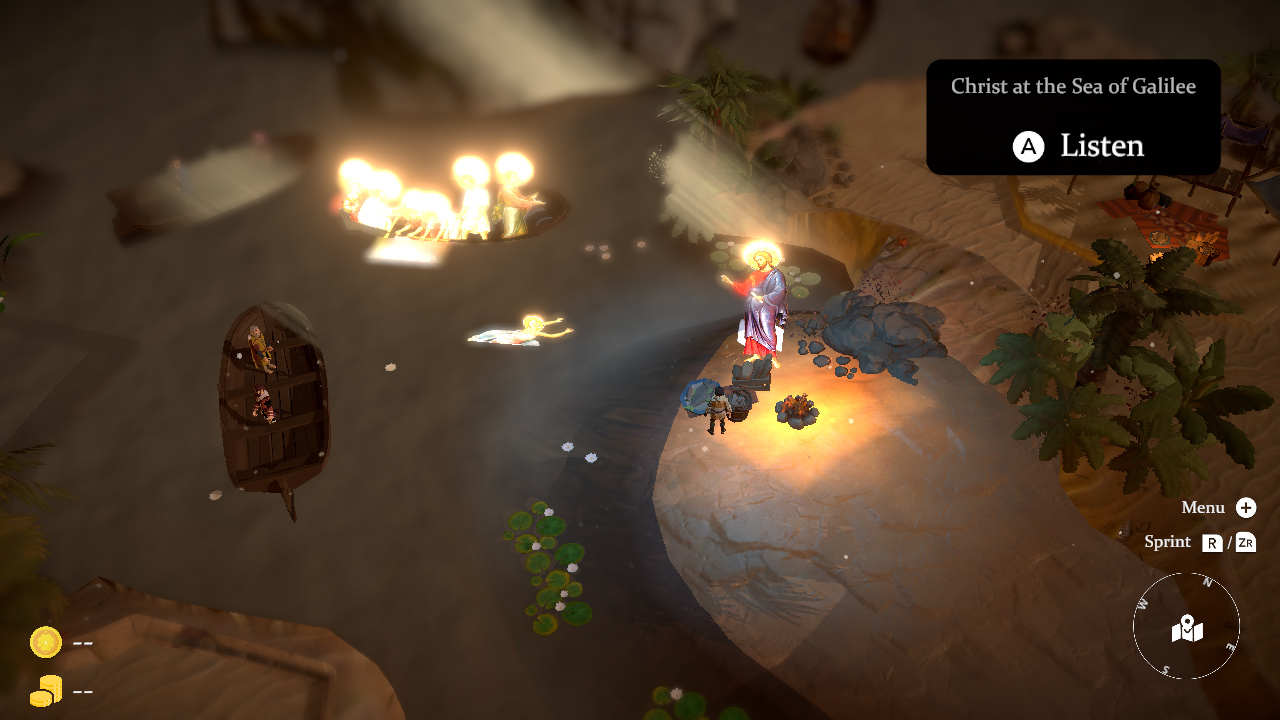Click the Christ at the Sea of Galilee title

(1074, 87)
